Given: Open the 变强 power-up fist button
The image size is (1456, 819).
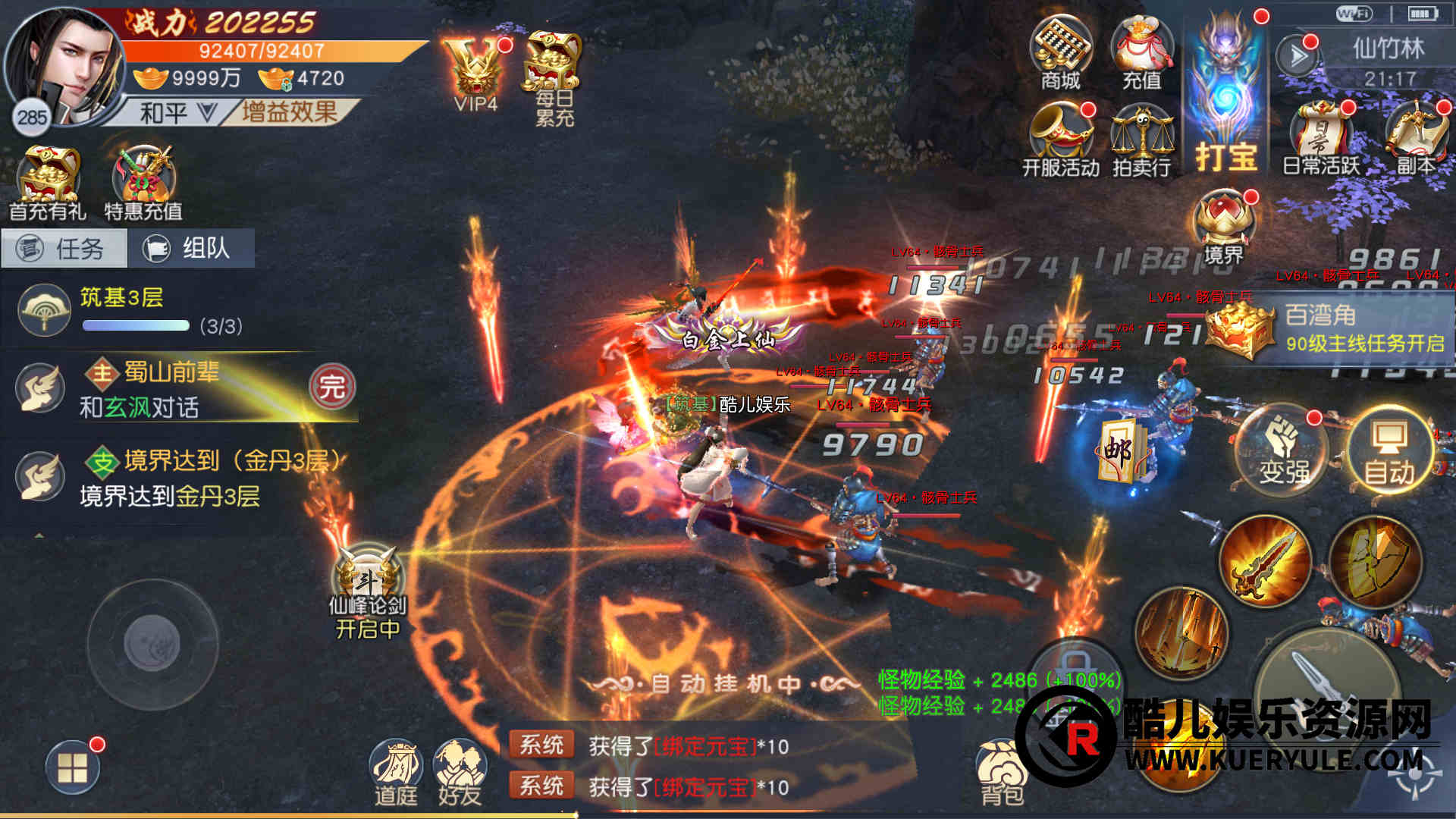Looking at the screenshot, I should point(1283,451).
